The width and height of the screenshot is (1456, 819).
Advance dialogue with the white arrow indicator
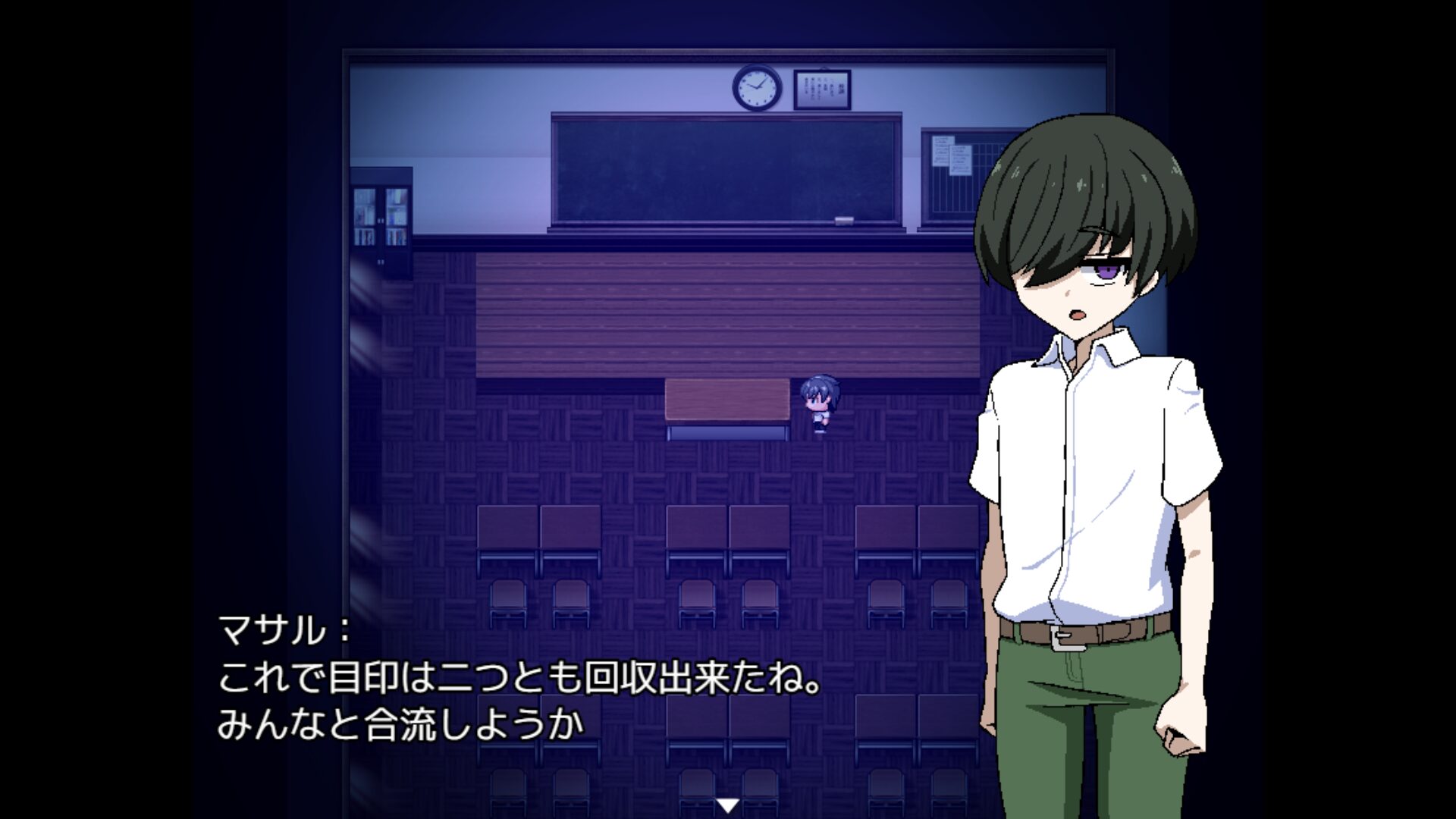click(727, 805)
